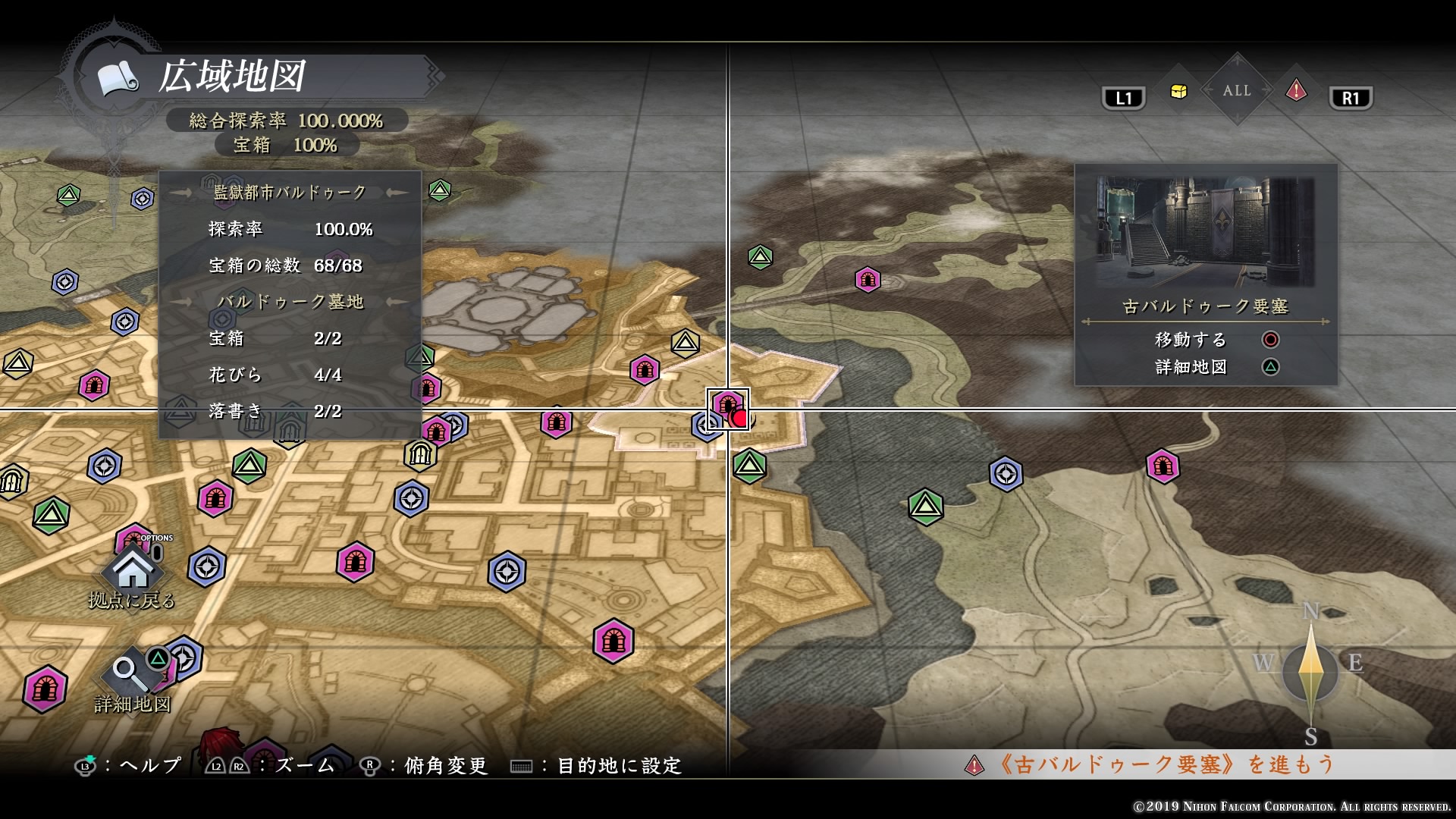The image size is (1456, 819).
Task: Select the バルドゥーク墓地 sub-area header
Action: click(x=290, y=302)
